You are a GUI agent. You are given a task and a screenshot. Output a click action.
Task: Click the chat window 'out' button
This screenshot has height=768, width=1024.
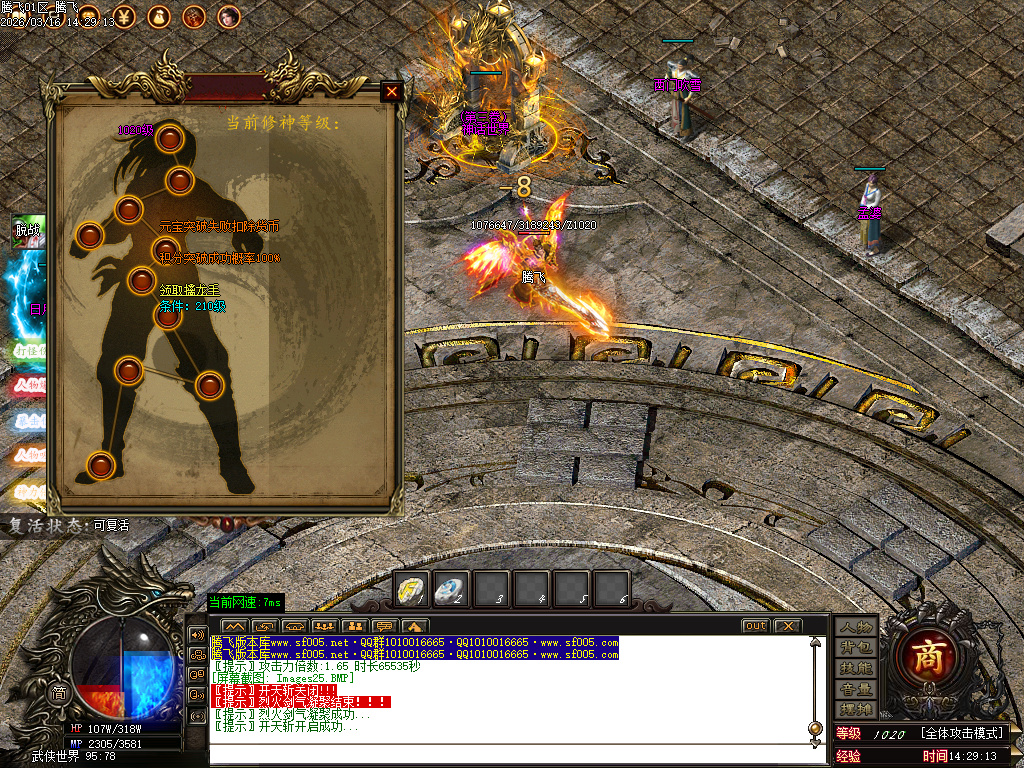tap(755, 626)
